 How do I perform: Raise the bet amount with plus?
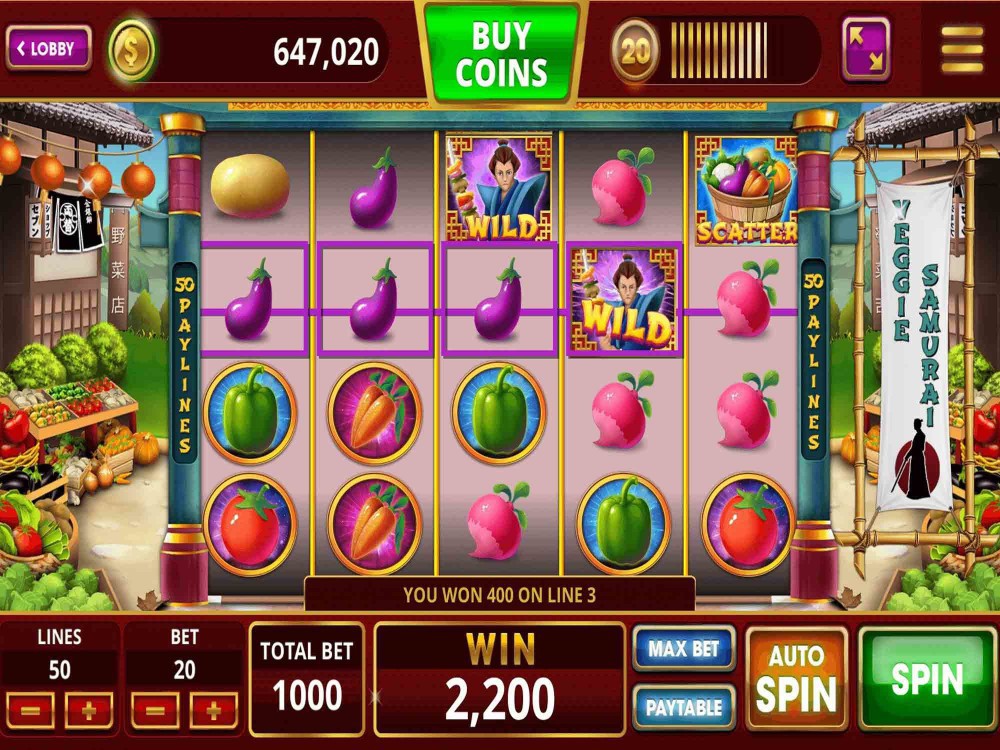coord(213,711)
